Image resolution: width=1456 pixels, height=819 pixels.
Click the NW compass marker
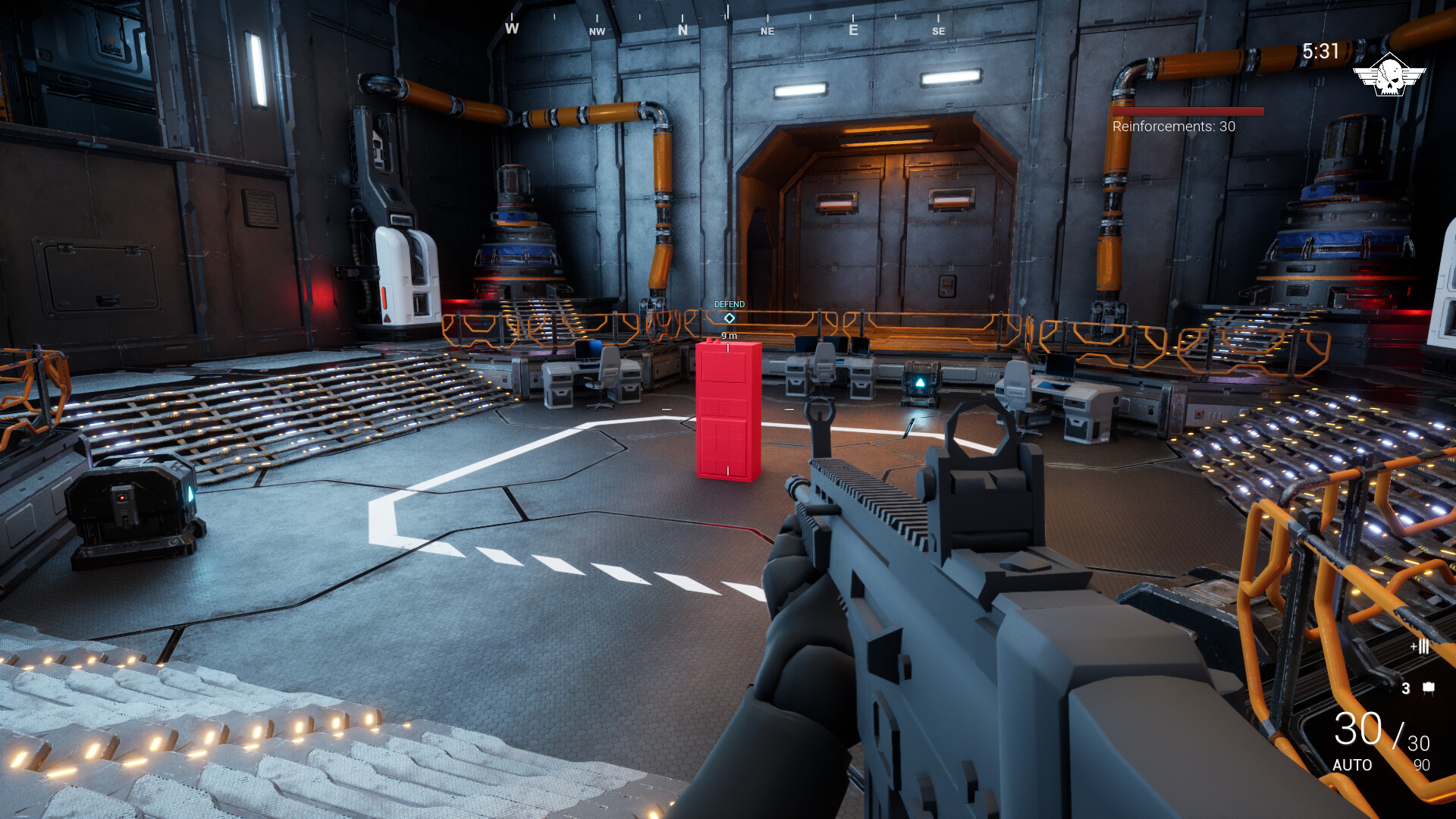[596, 32]
